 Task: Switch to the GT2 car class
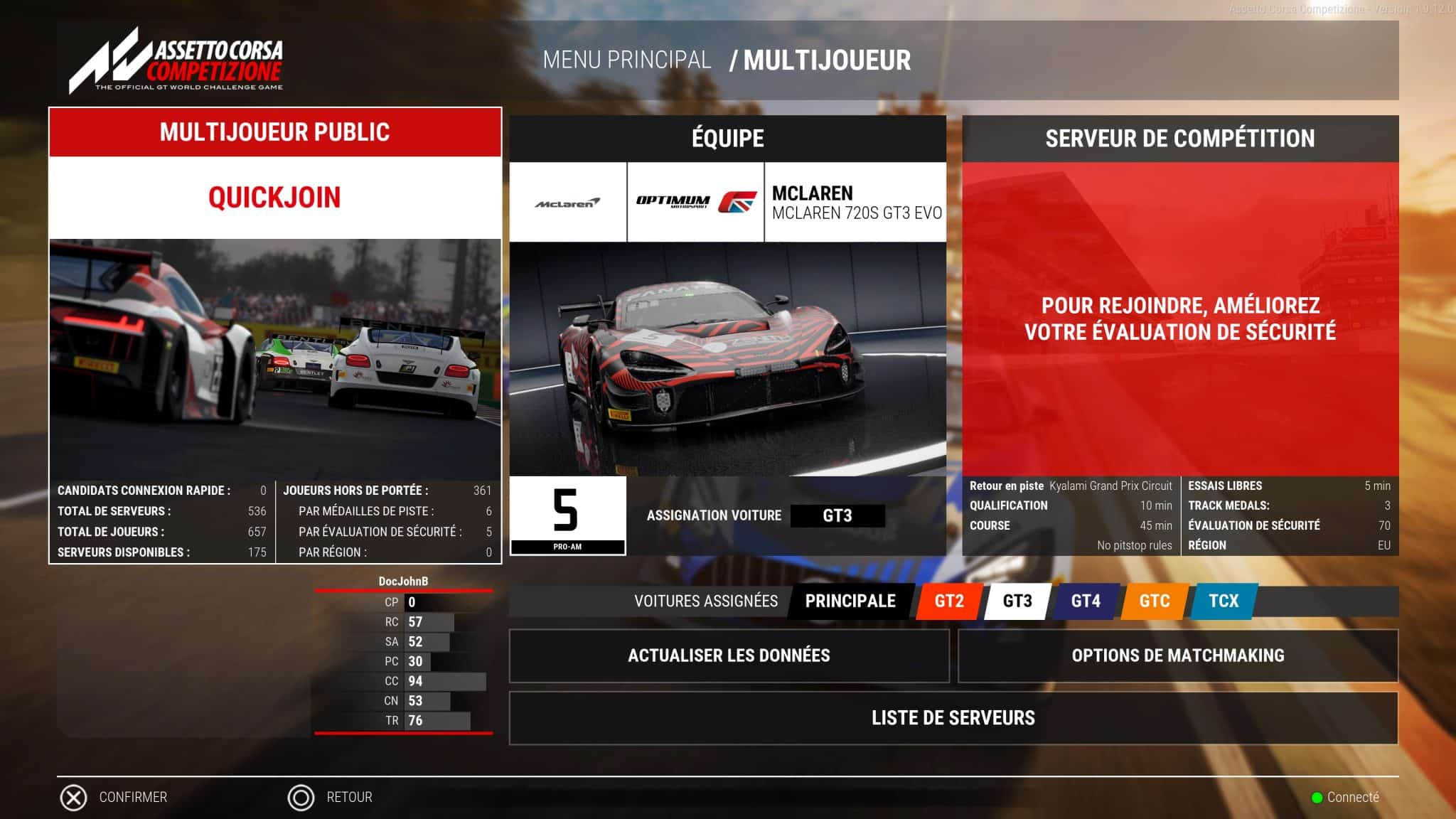pyautogui.click(x=951, y=601)
